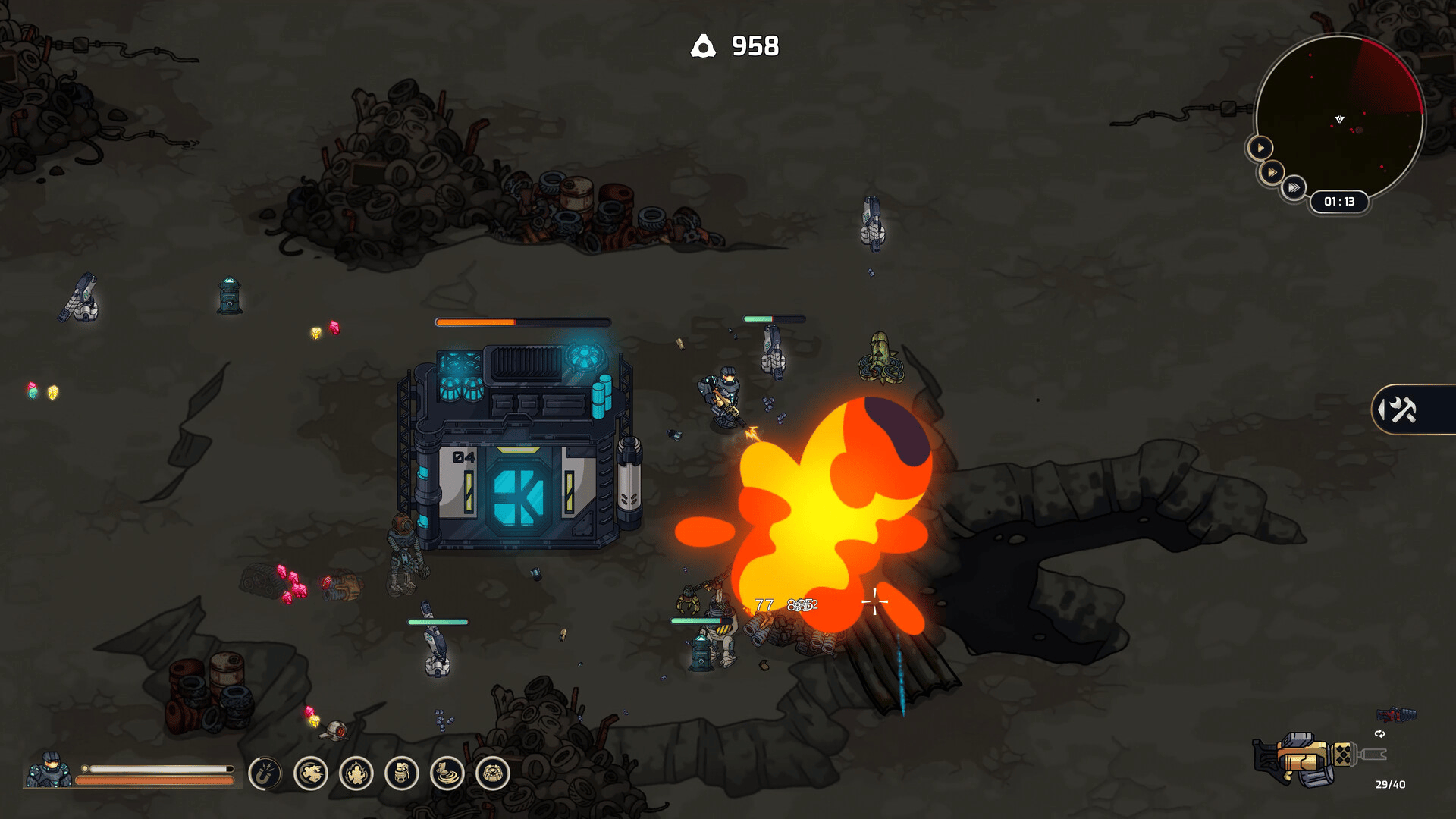Image resolution: width=1456 pixels, height=819 pixels.
Task: Activate the shockwave stomp ability
Action: pyautogui.click(x=447, y=774)
